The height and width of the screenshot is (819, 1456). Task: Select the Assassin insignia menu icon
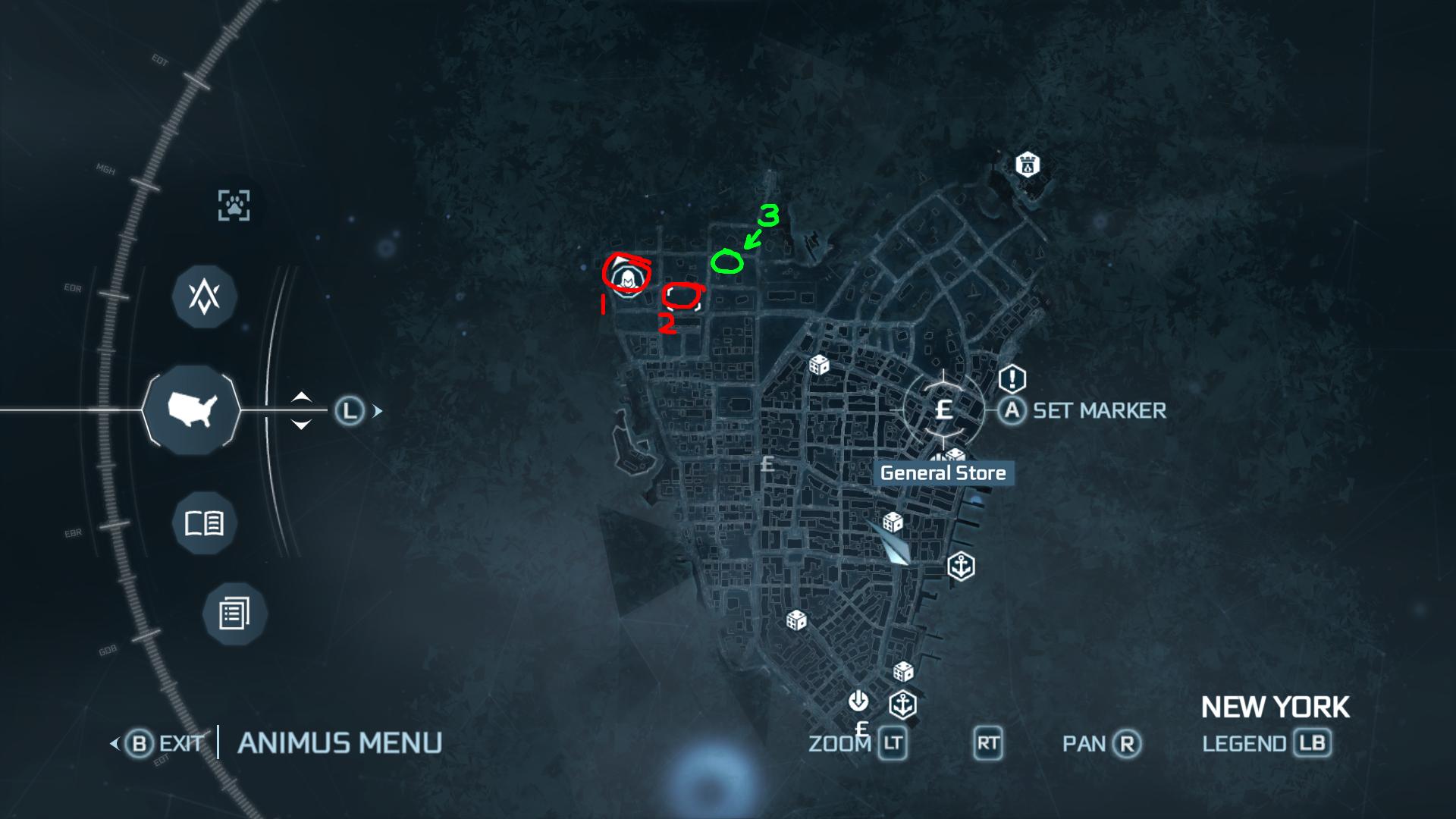point(205,296)
